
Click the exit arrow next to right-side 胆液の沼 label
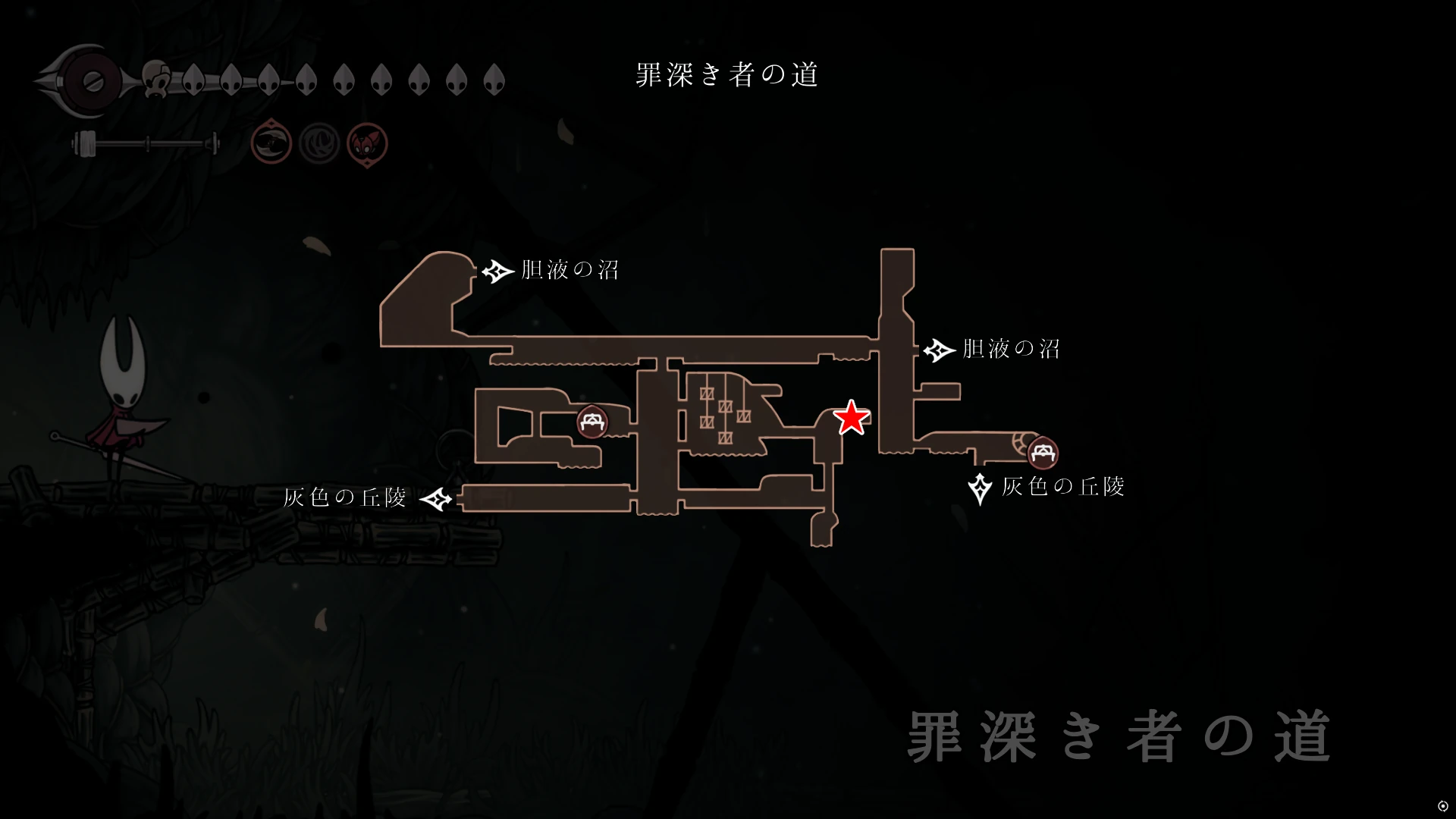pos(938,350)
